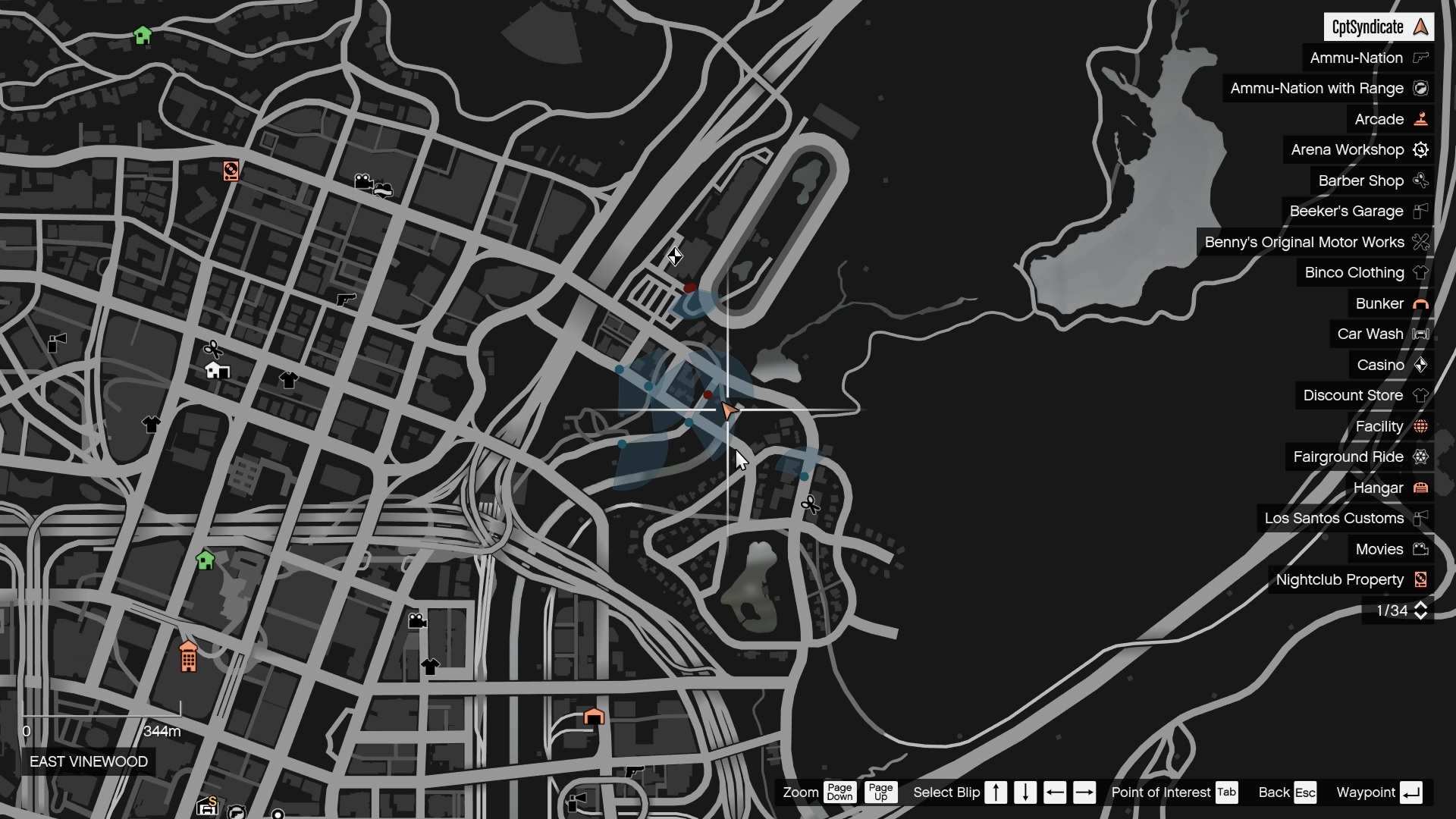Click the up arrow on the 1/34 pager

click(x=1420, y=604)
